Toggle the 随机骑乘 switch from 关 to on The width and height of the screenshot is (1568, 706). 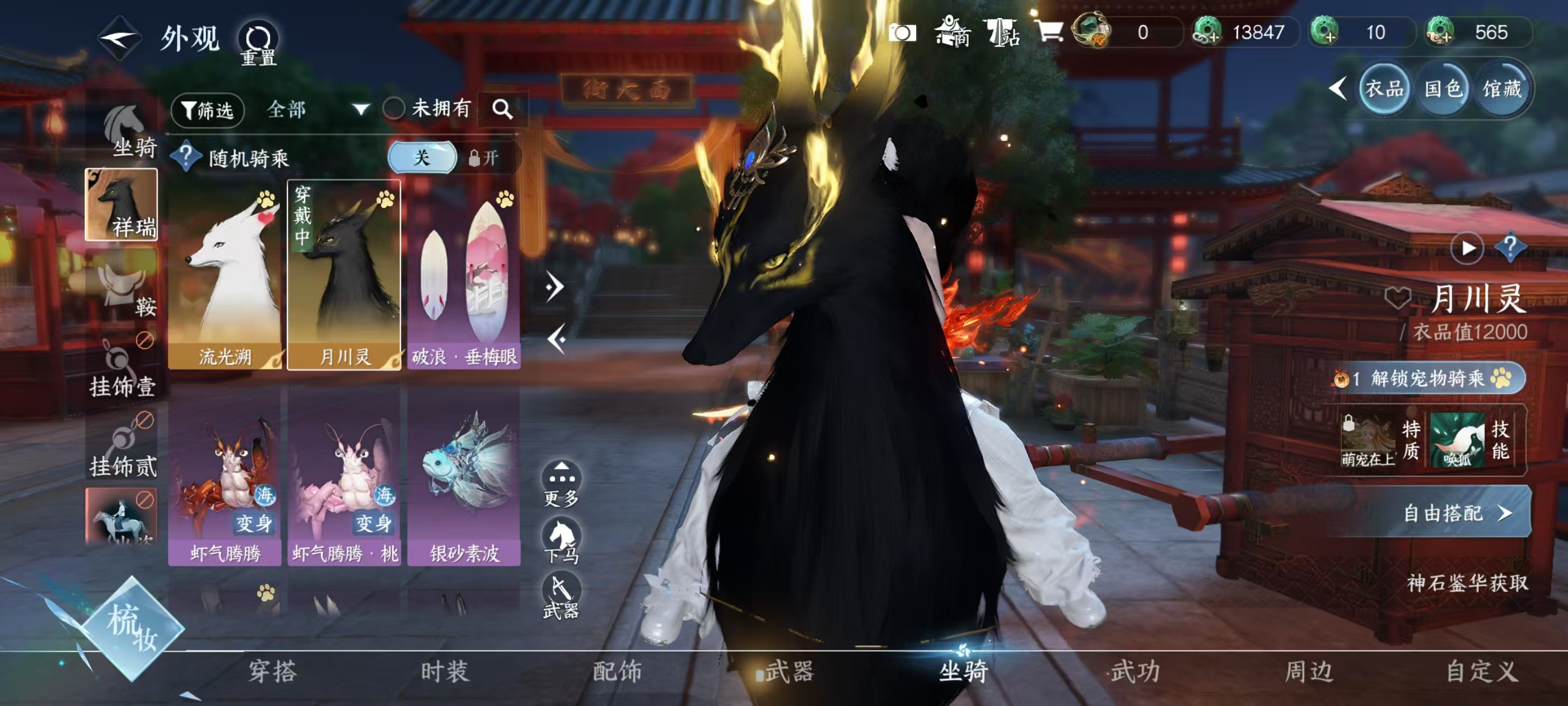pyautogui.click(x=422, y=158)
